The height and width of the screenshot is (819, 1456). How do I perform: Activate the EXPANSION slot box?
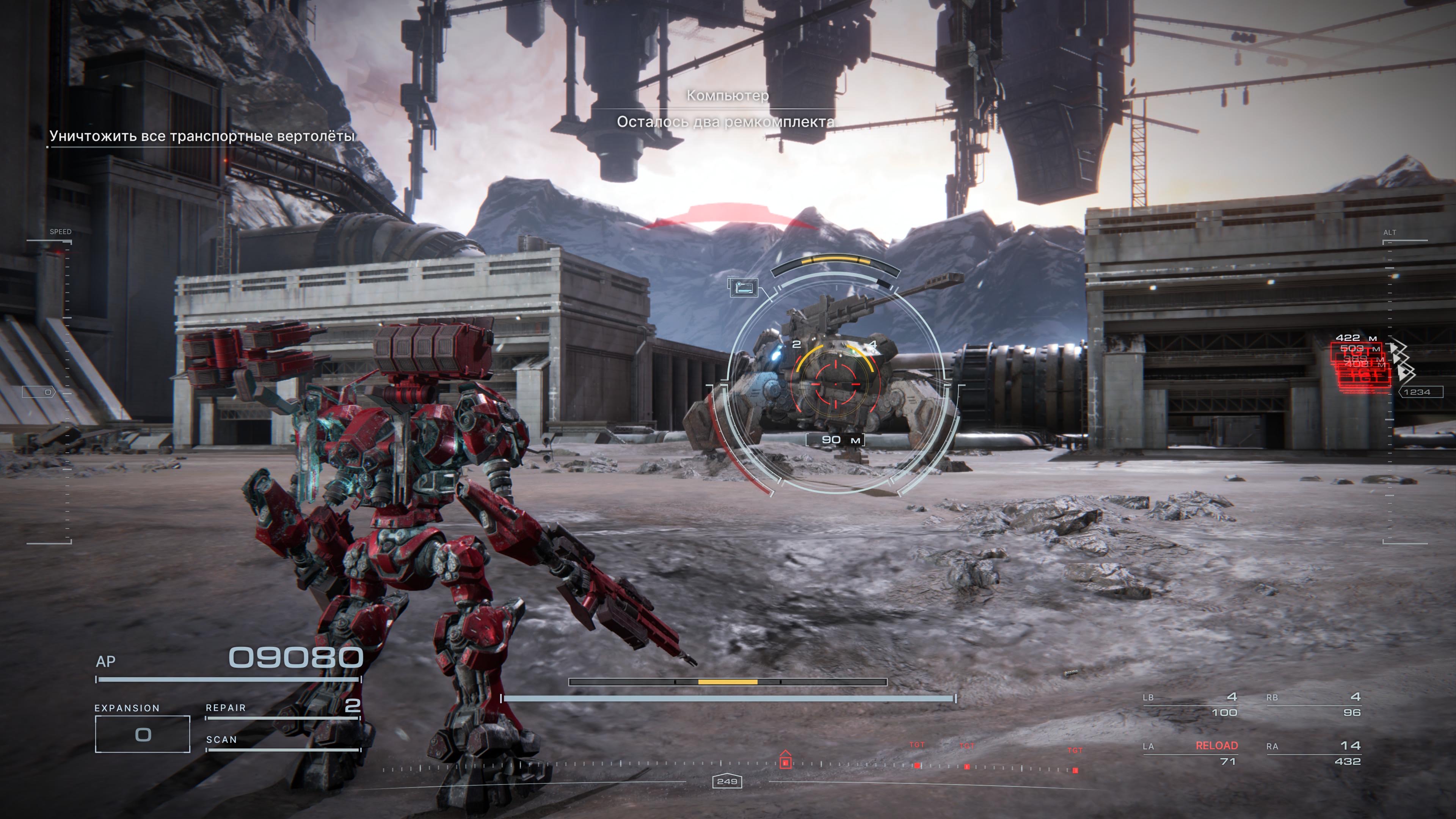[x=143, y=734]
